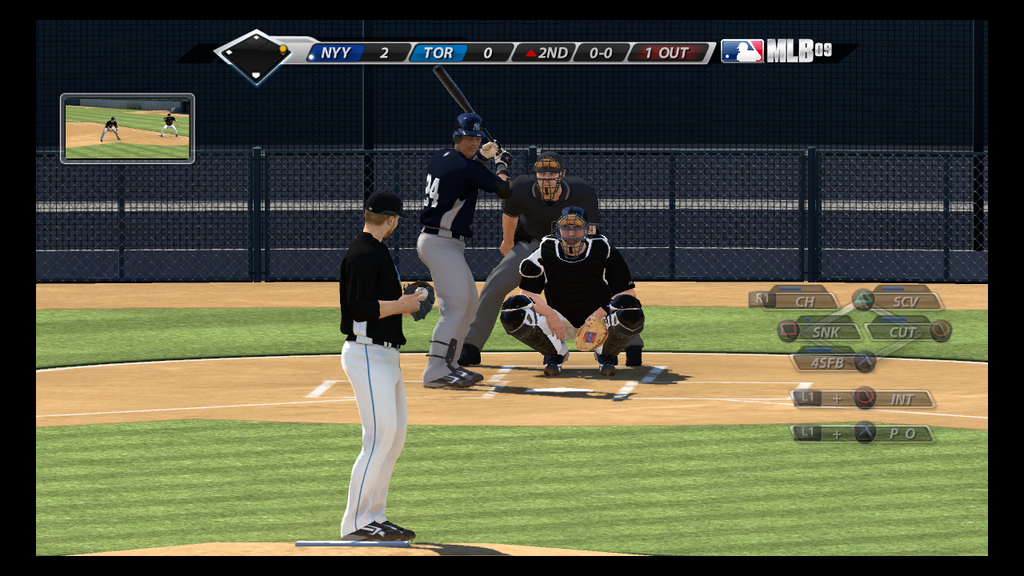
Task: Select the CUT cutter pitch
Action: pyautogui.click(x=902, y=331)
